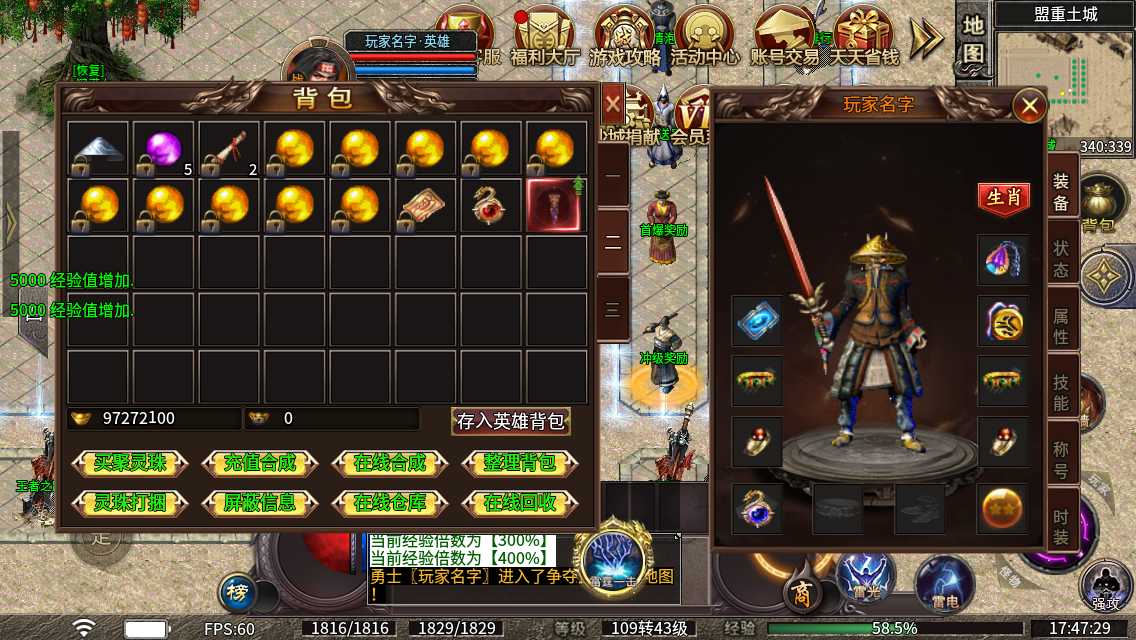The width and height of the screenshot is (1136, 640).
Task: Choose 买聚灵珠 button
Action: (x=130, y=463)
